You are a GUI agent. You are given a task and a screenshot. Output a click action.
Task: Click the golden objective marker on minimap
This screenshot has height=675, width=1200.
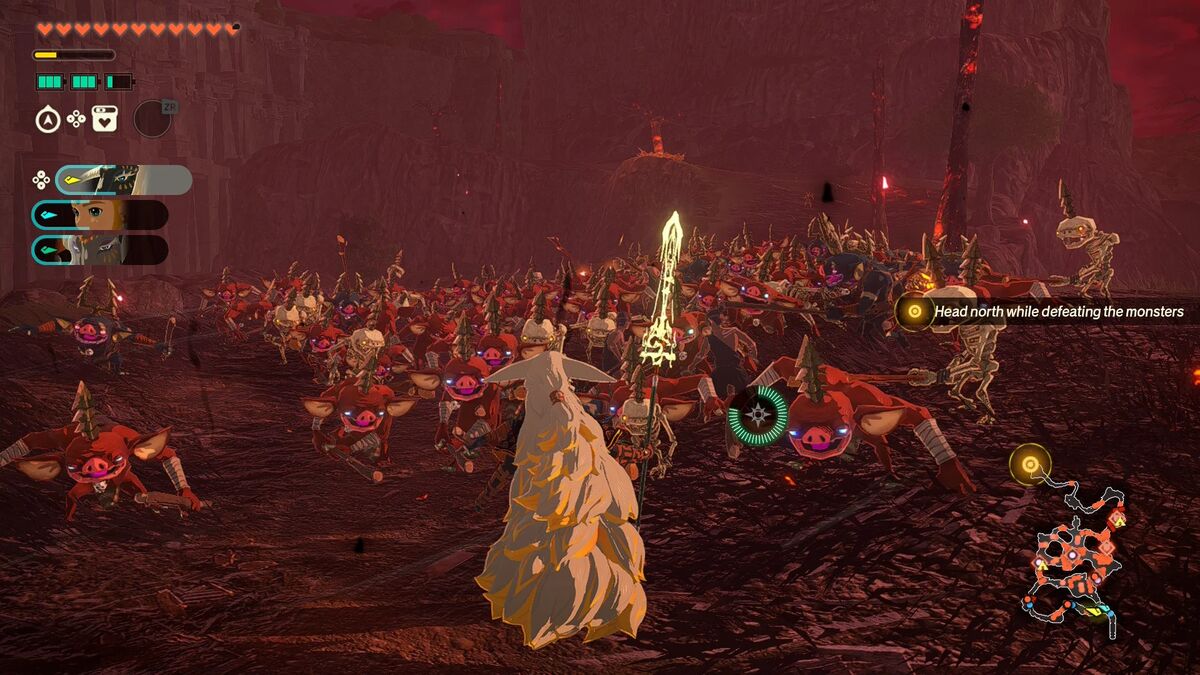(x=1029, y=464)
